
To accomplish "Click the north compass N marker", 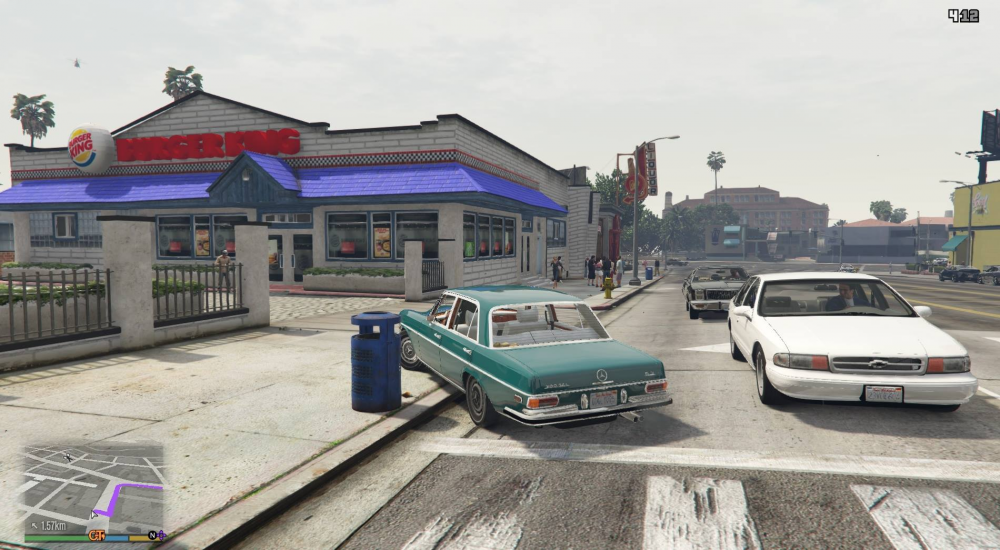I will (151, 536).
